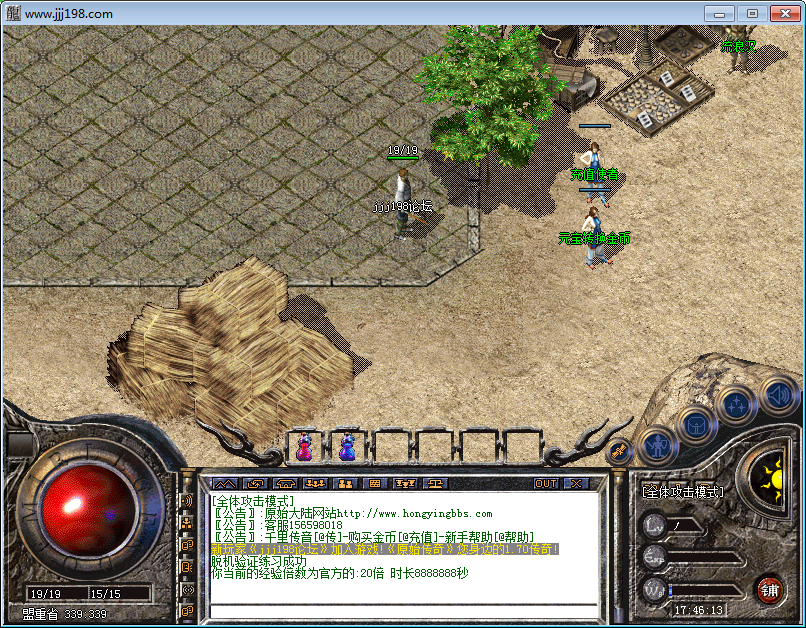806x628 pixels.
Task: Click the small orange satellite icon
Action: [x=619, y=451]
